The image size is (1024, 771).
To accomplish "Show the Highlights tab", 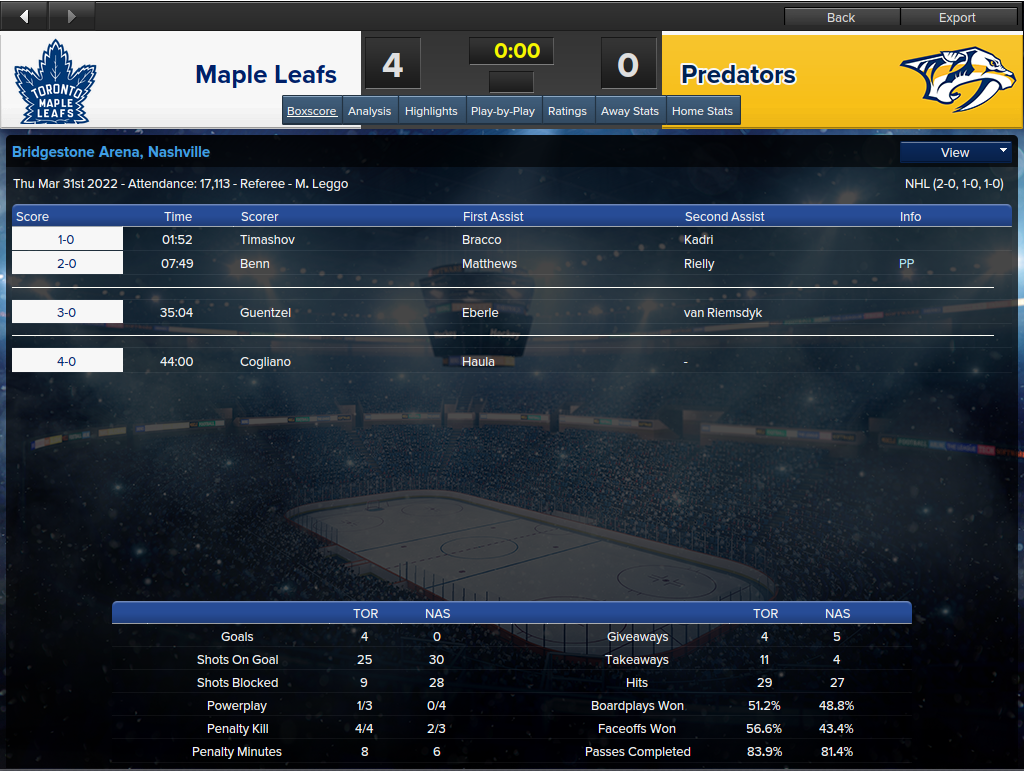I will pos(431,111).
